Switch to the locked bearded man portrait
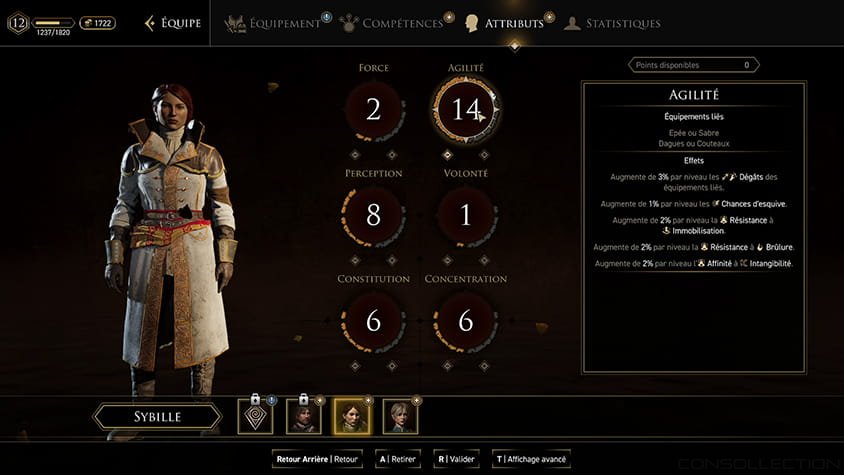Image resolution: width=844 pixels, height=475 pixels. coord(303,416)
